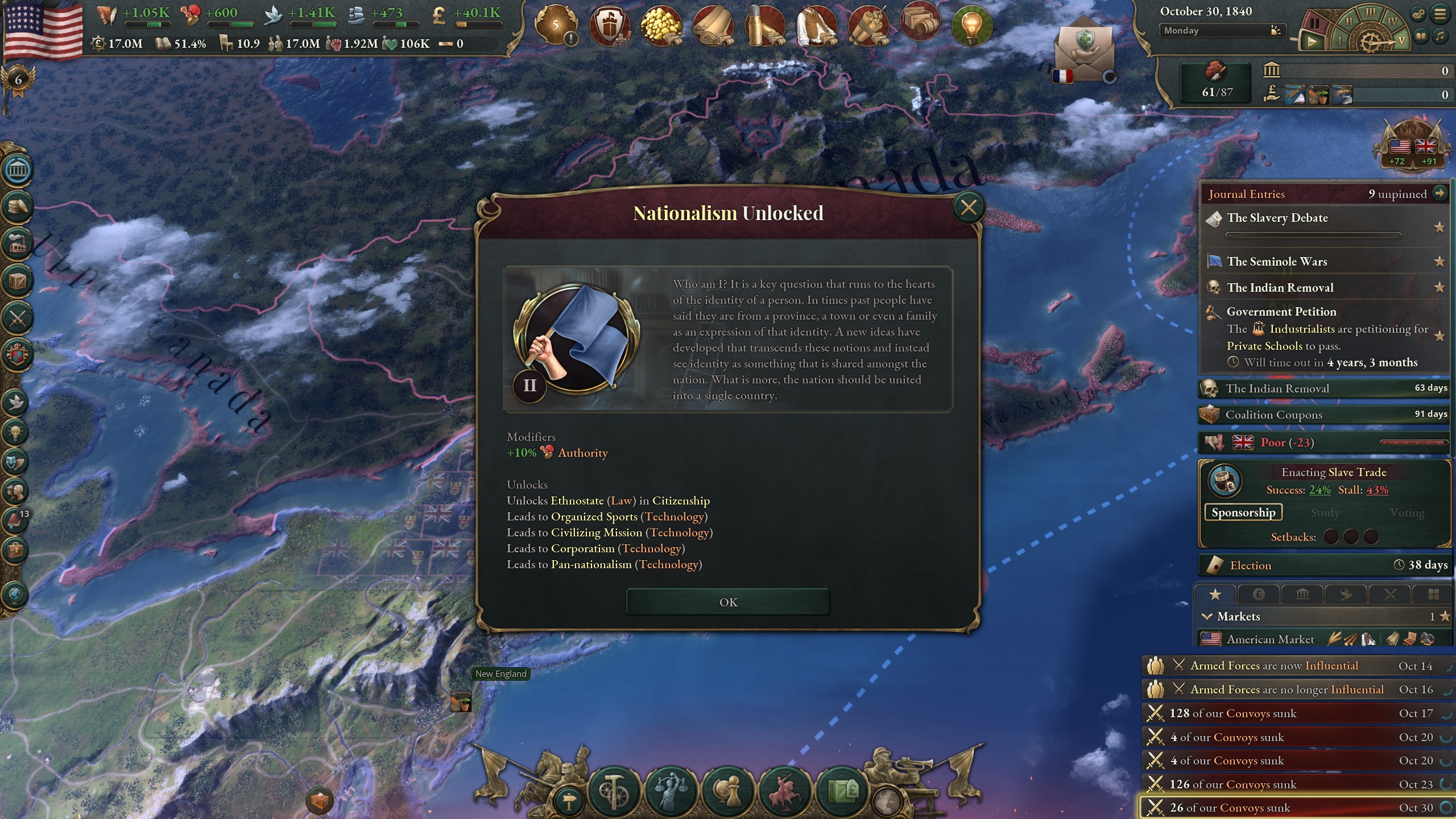Open the Pan-nationalism technology link

(x=590, y=565)
